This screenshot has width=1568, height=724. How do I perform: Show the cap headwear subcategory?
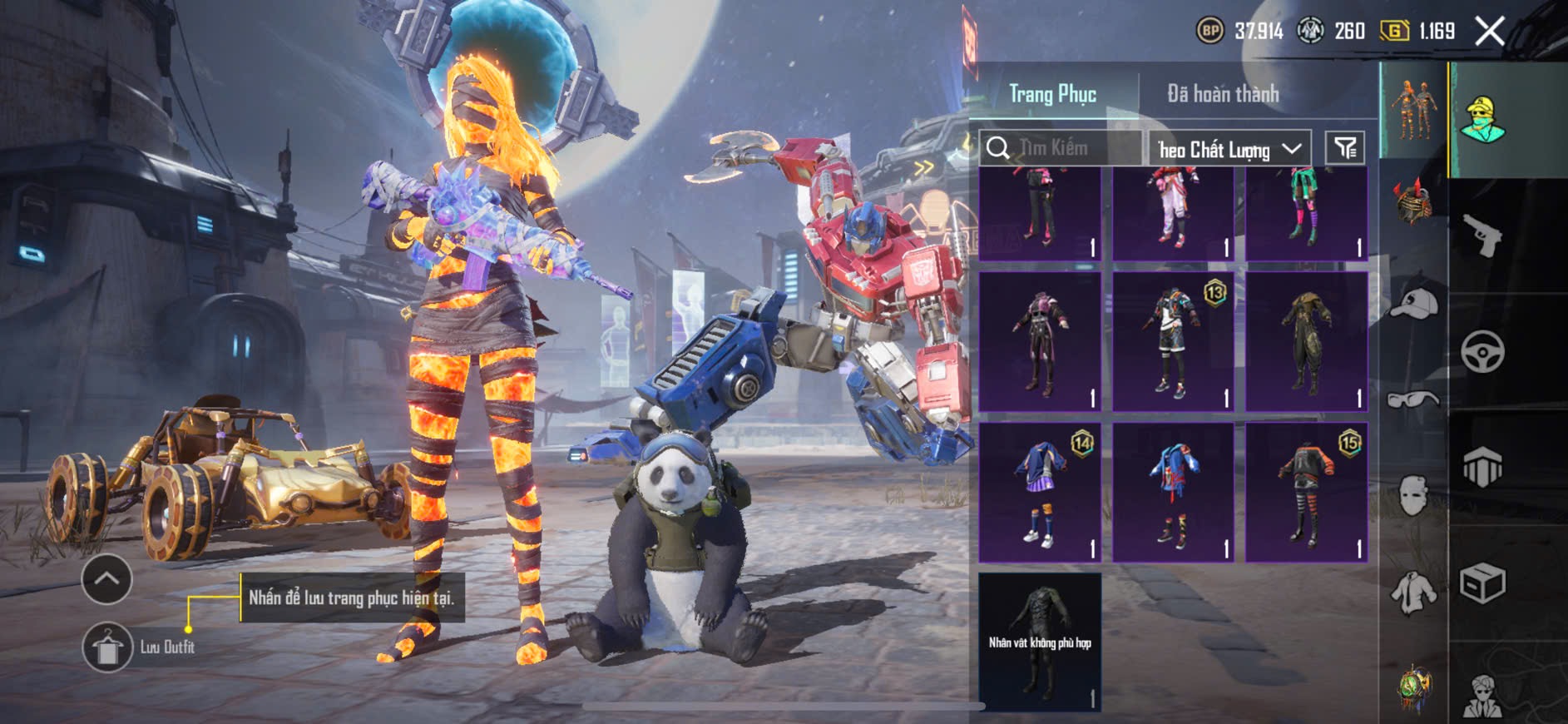pyautogui.click(x=1413, y=303)
